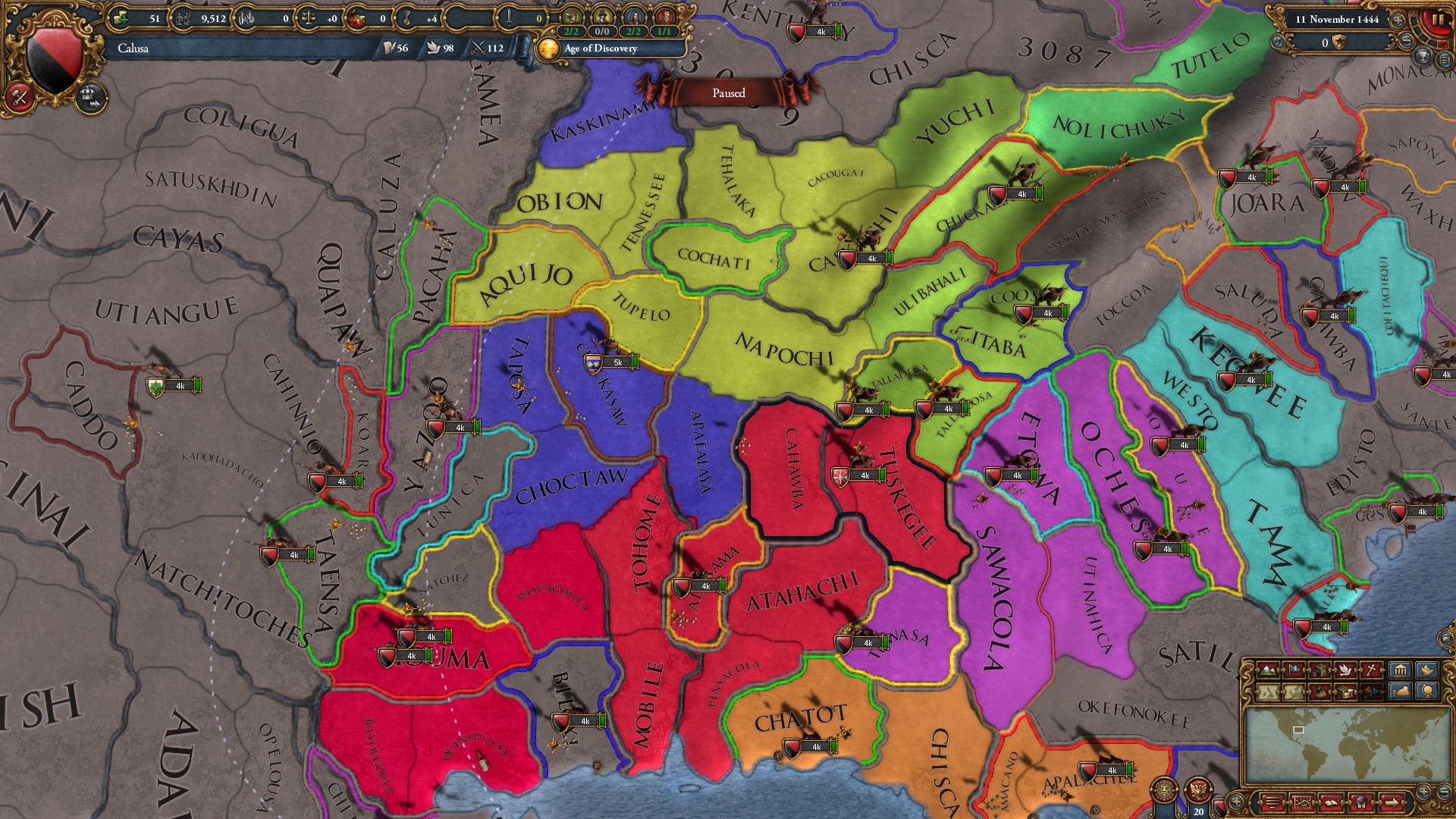Increase game speed with the plus stepper

coord(1398,19)
